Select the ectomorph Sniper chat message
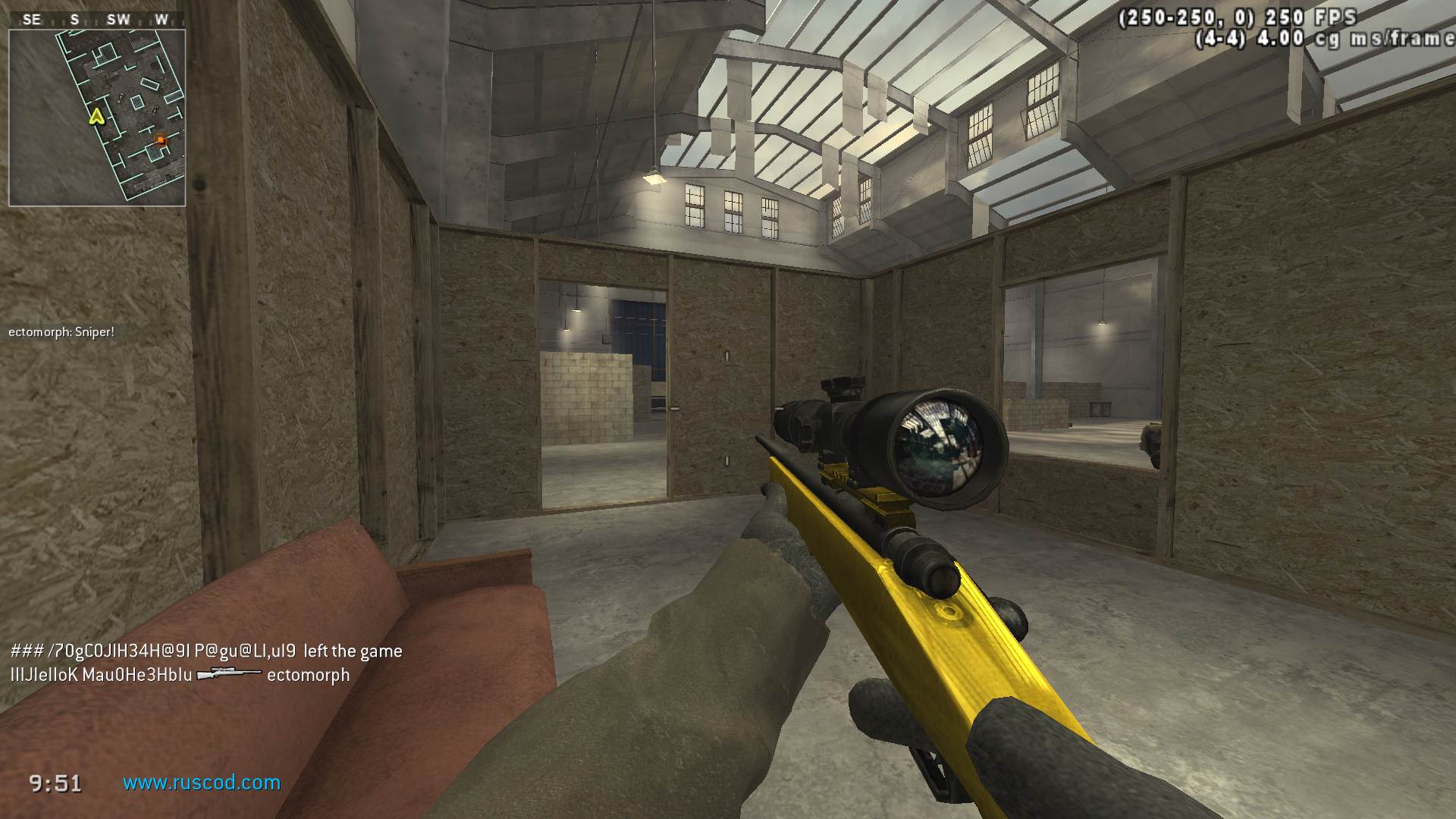Screen dimensions: 1456x819 click(x=61, y=332)
